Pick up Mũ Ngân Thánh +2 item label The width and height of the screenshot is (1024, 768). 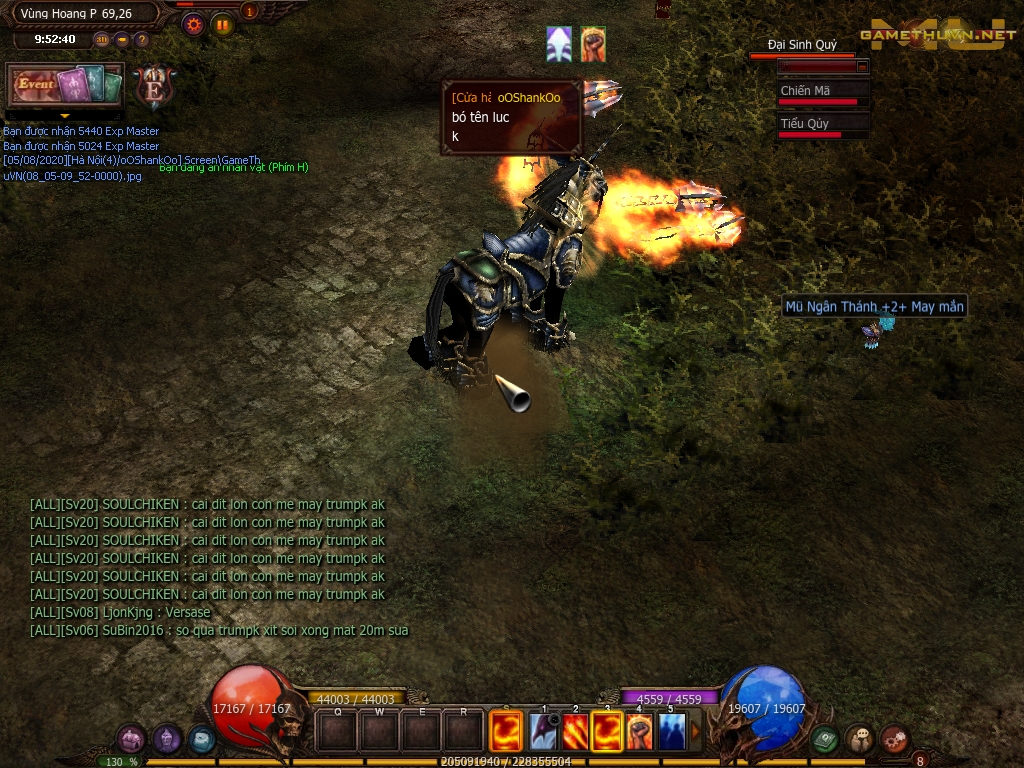[x=874, y=307]
